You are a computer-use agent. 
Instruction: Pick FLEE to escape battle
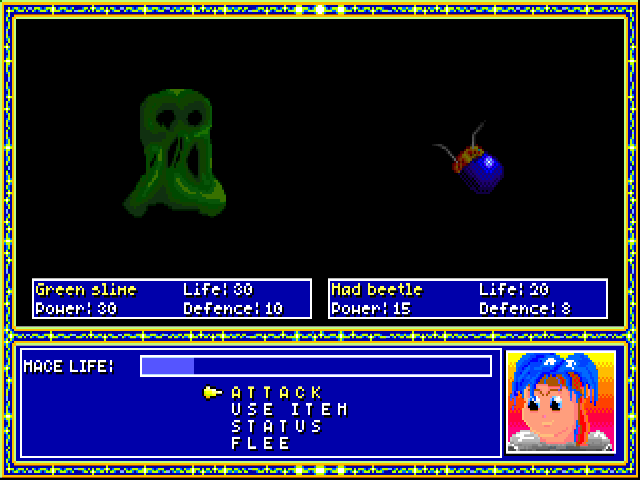[261, 443]
